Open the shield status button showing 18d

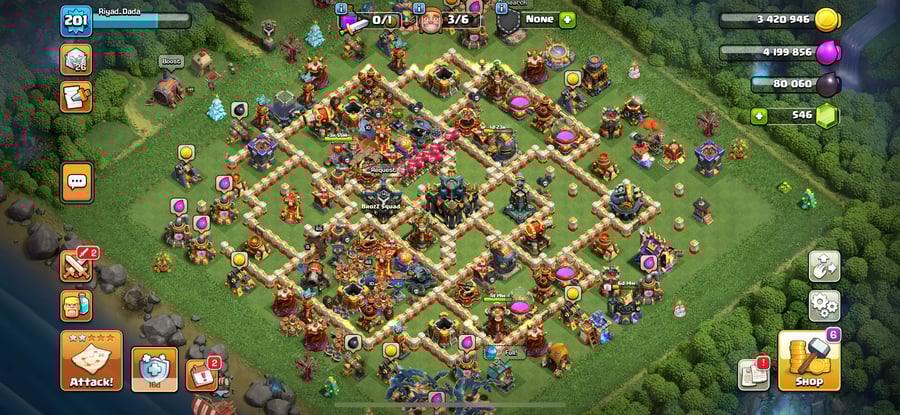pos(154,368)
